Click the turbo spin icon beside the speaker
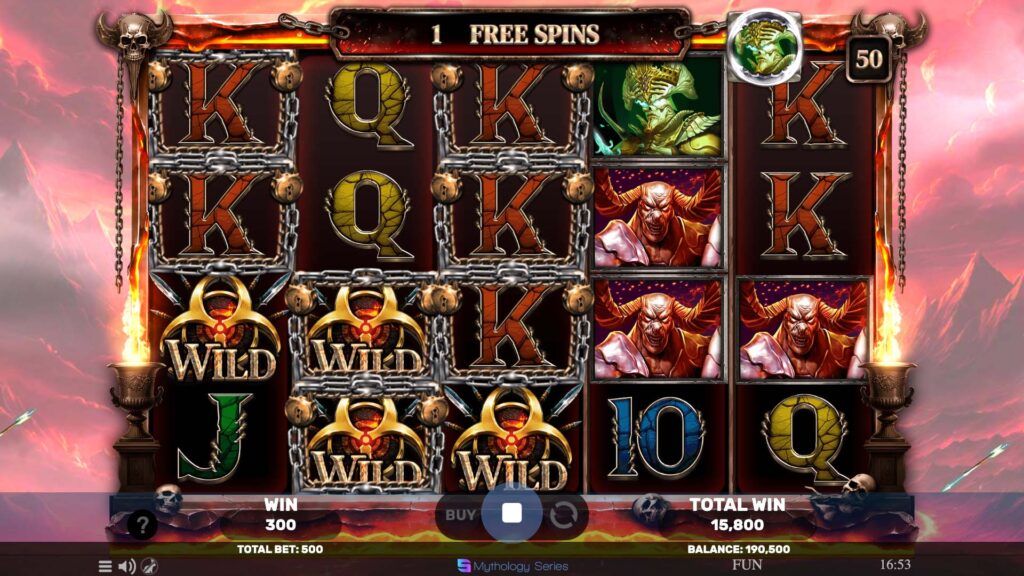 pos(149,566)
